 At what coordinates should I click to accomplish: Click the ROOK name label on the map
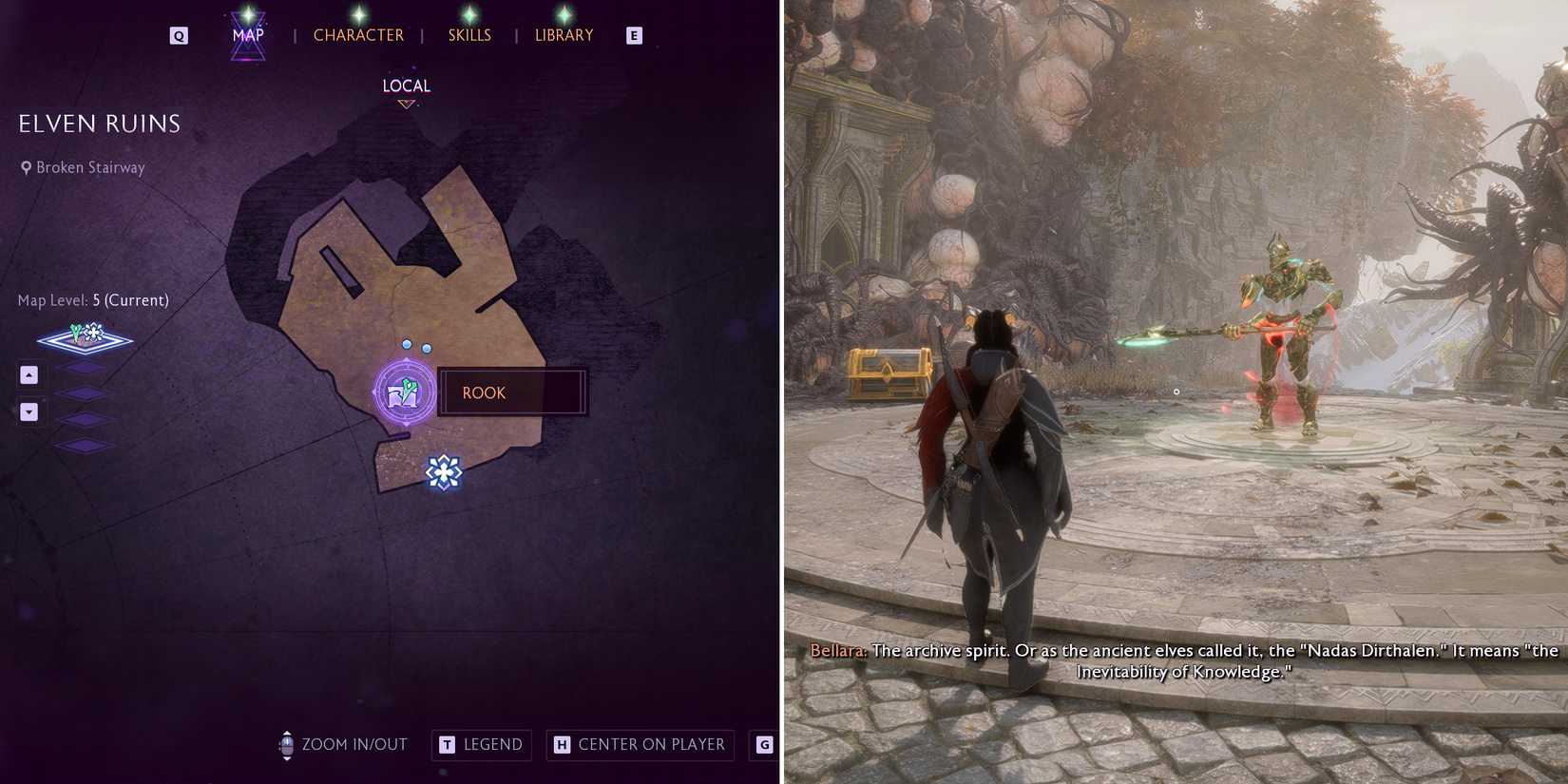tap(484, 392)
